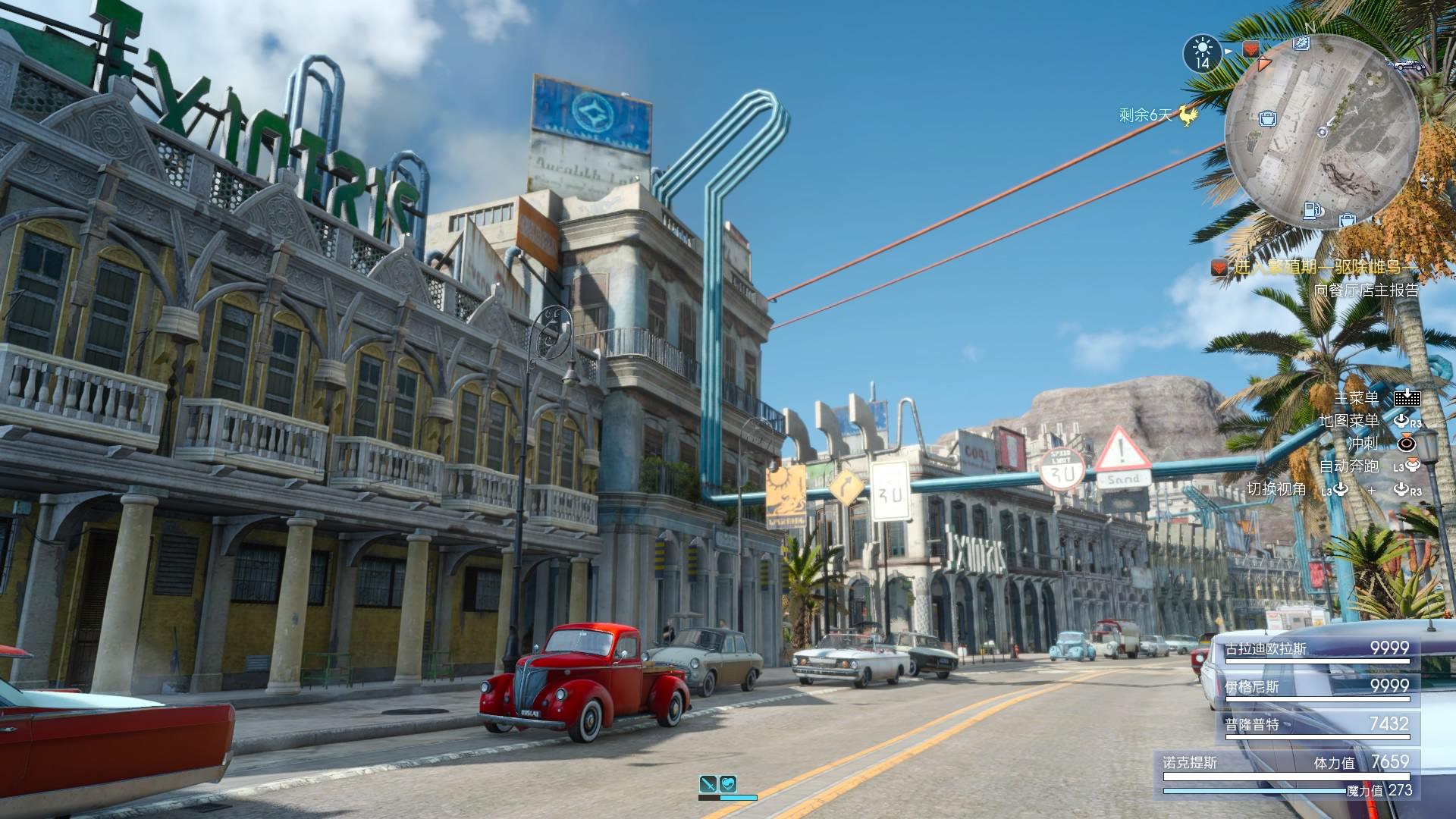Screen dimensions: 1456x819
Task: Open the circular minimap
Action: [1322, 132]
